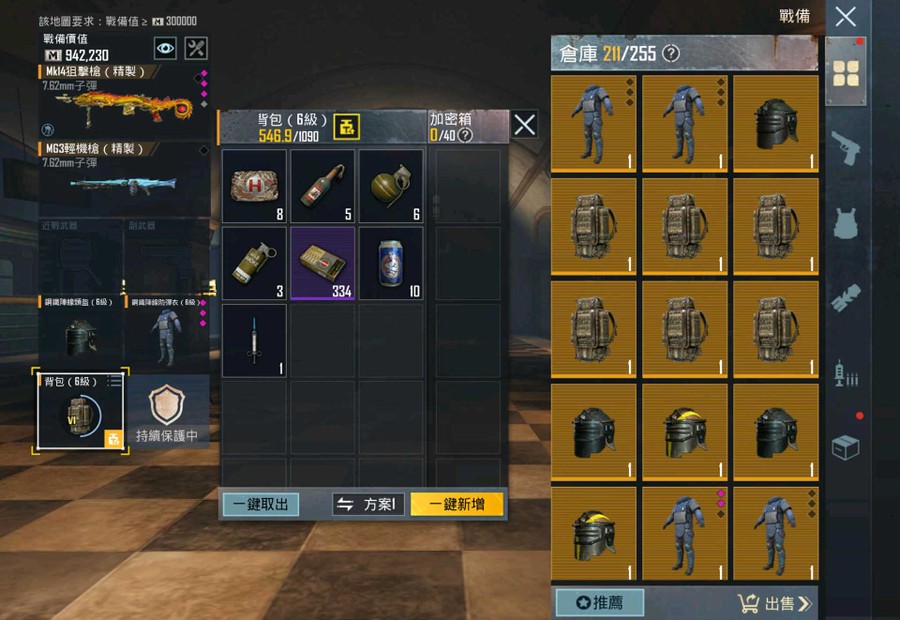Tap the 一鍵新增 button

tap(457, 504)
